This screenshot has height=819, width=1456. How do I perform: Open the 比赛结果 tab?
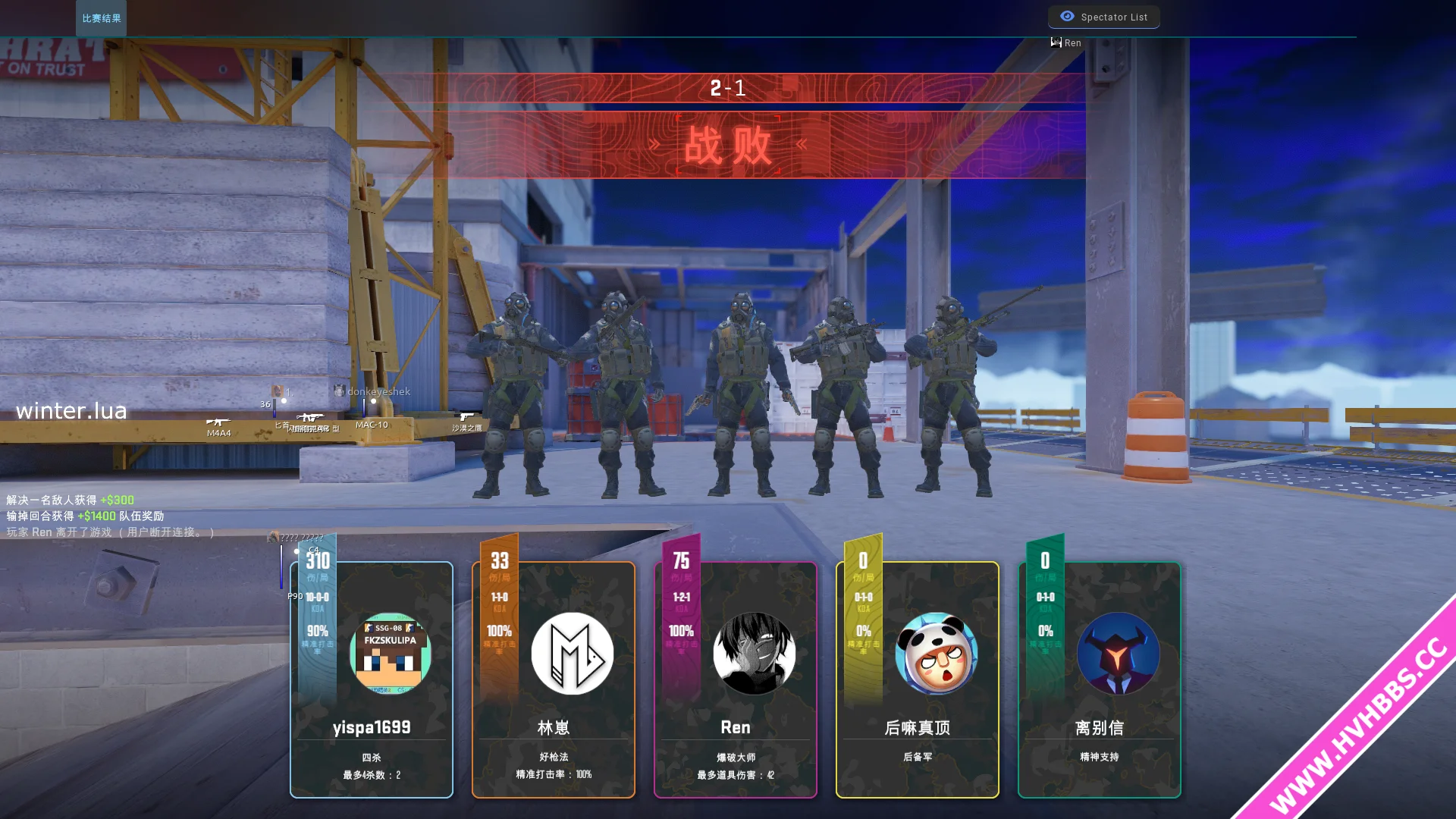(x=101, y=18)
